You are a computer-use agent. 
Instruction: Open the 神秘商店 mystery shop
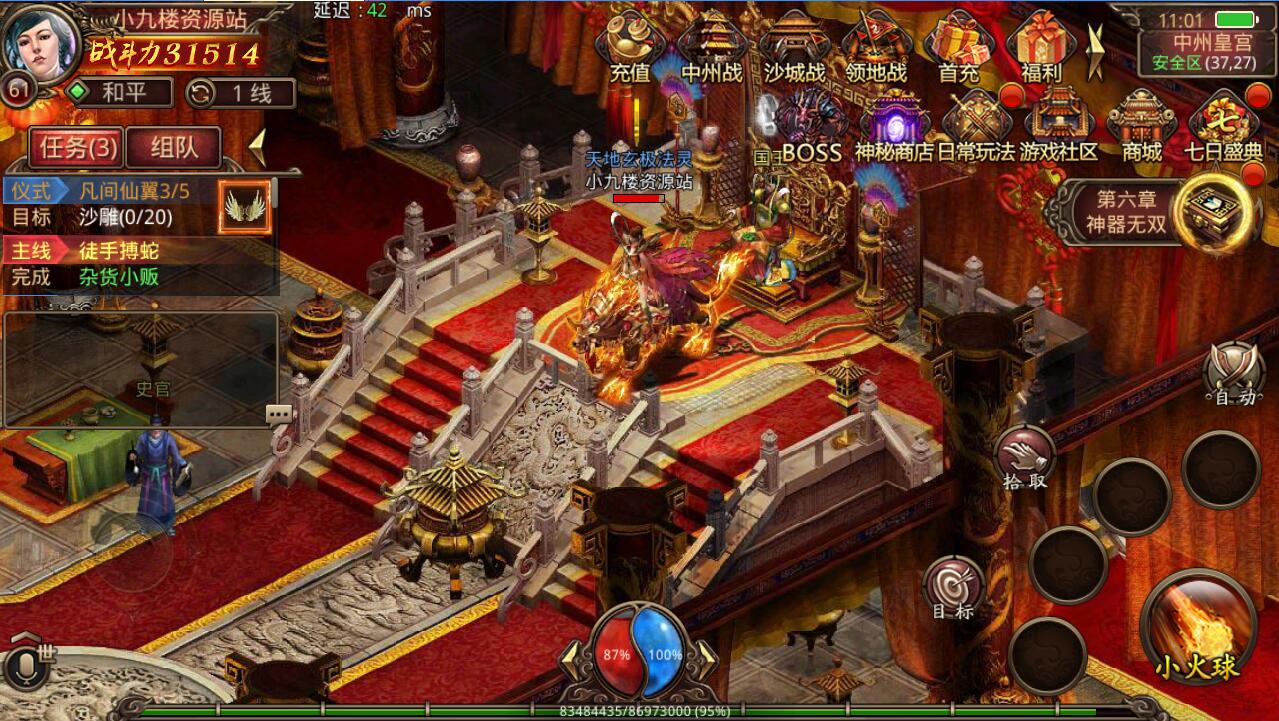893,127
